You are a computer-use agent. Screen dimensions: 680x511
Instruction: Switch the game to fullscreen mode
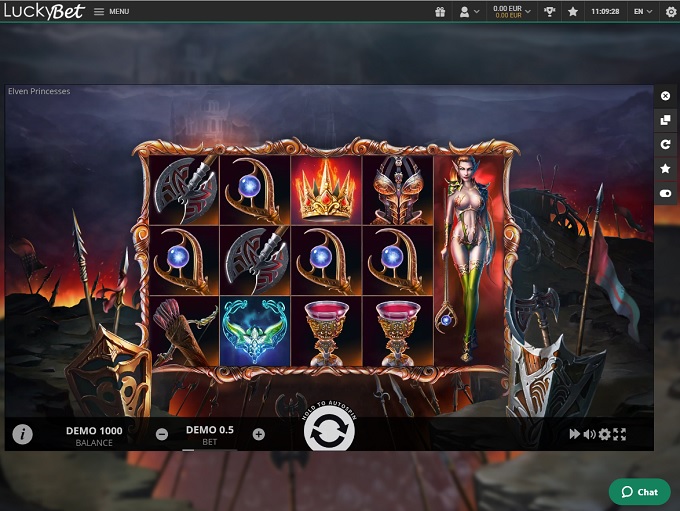620,434
